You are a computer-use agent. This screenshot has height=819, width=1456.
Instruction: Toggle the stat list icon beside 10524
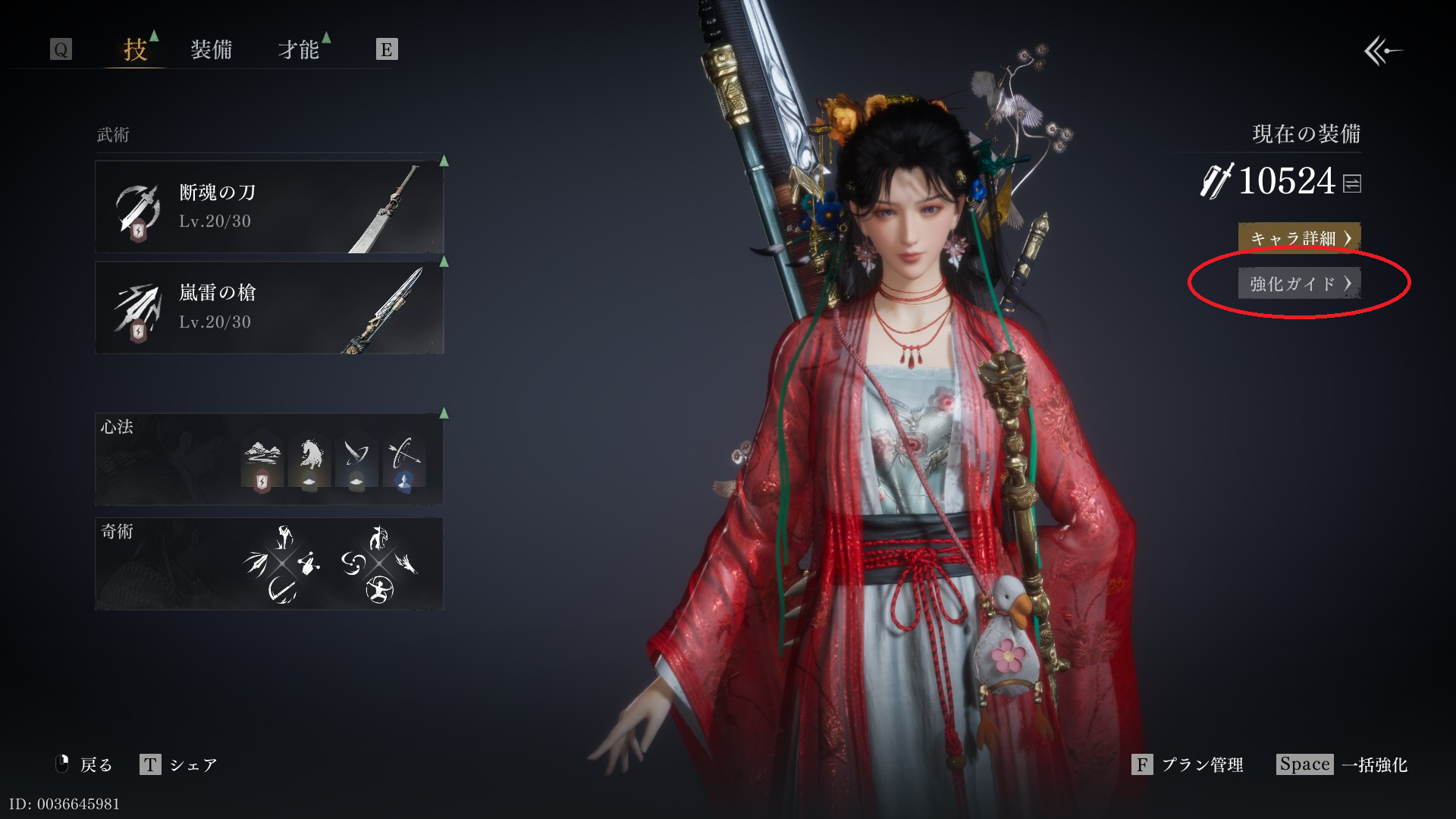(x=1352, y=184)
